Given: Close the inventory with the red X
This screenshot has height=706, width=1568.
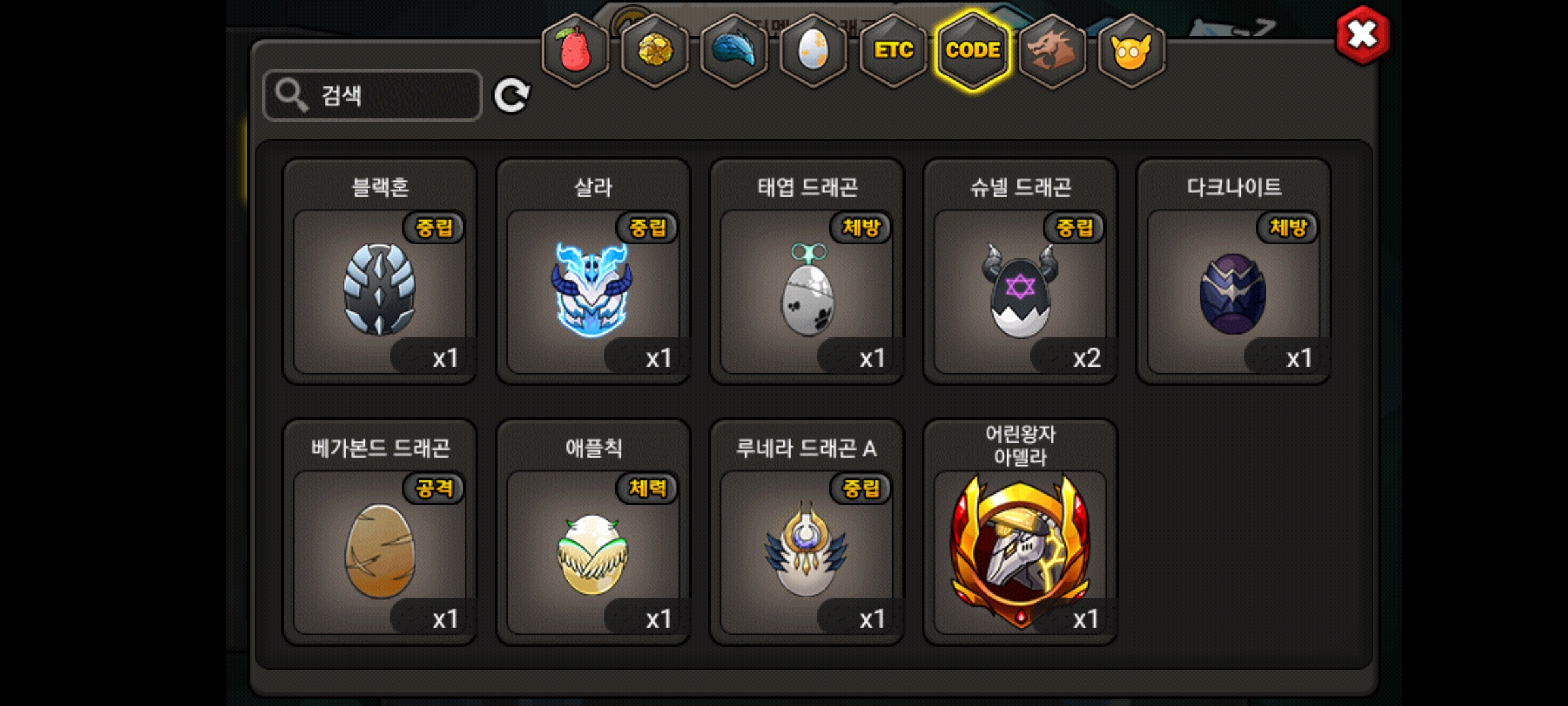Looking at the screenshot, I should tap(1363, 35).
